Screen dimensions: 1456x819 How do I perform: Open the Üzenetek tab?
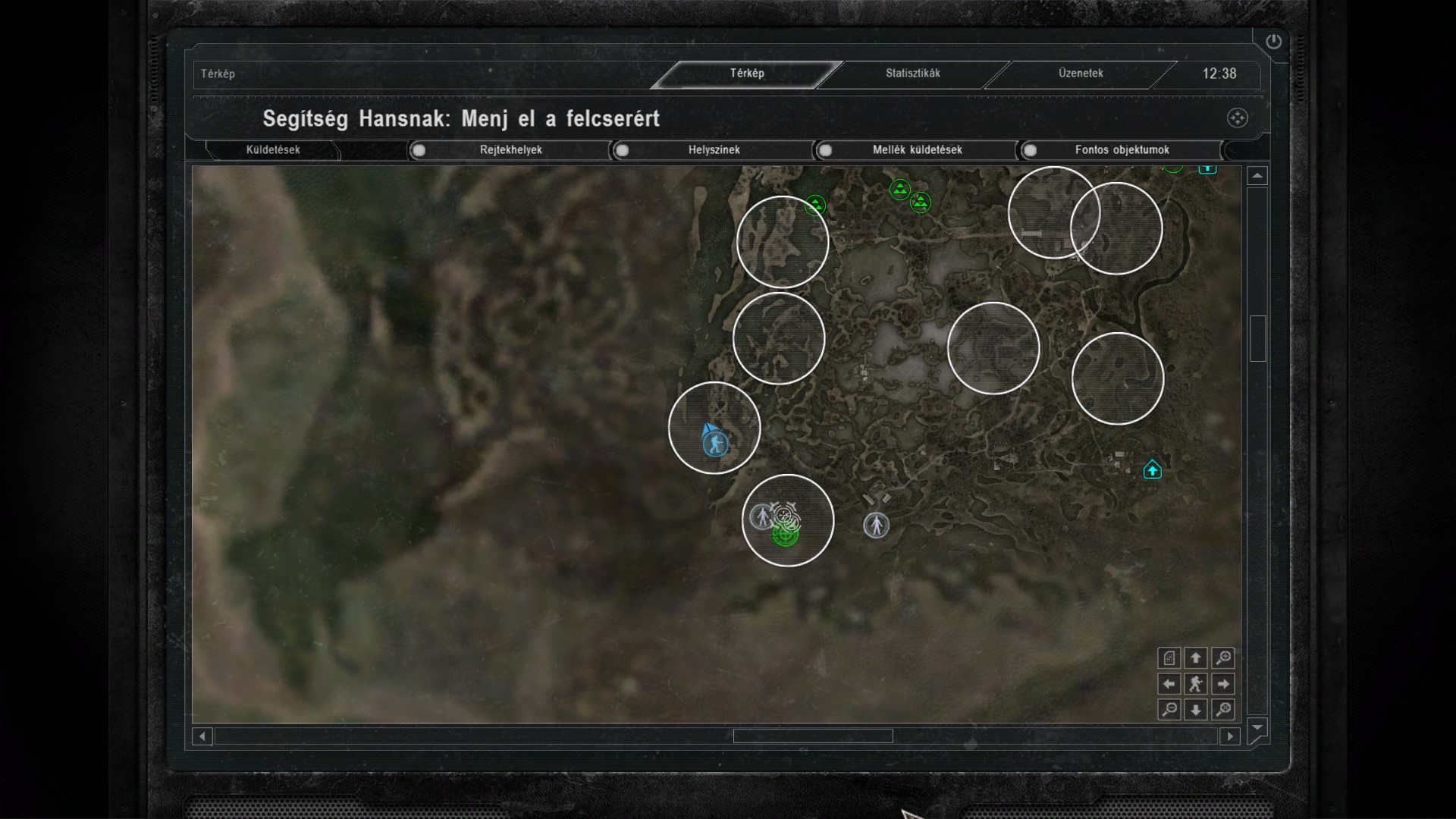click(x=1081, y=74)
